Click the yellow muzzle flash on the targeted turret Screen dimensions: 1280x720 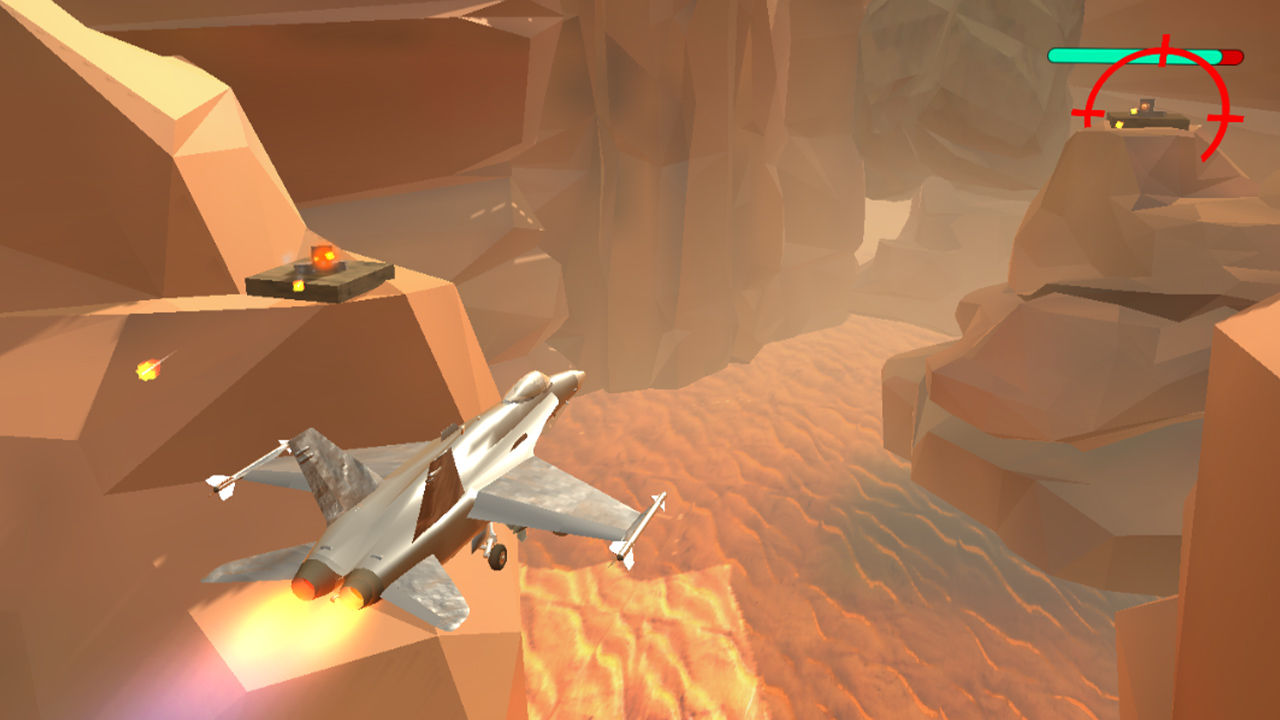point(1133,112)
